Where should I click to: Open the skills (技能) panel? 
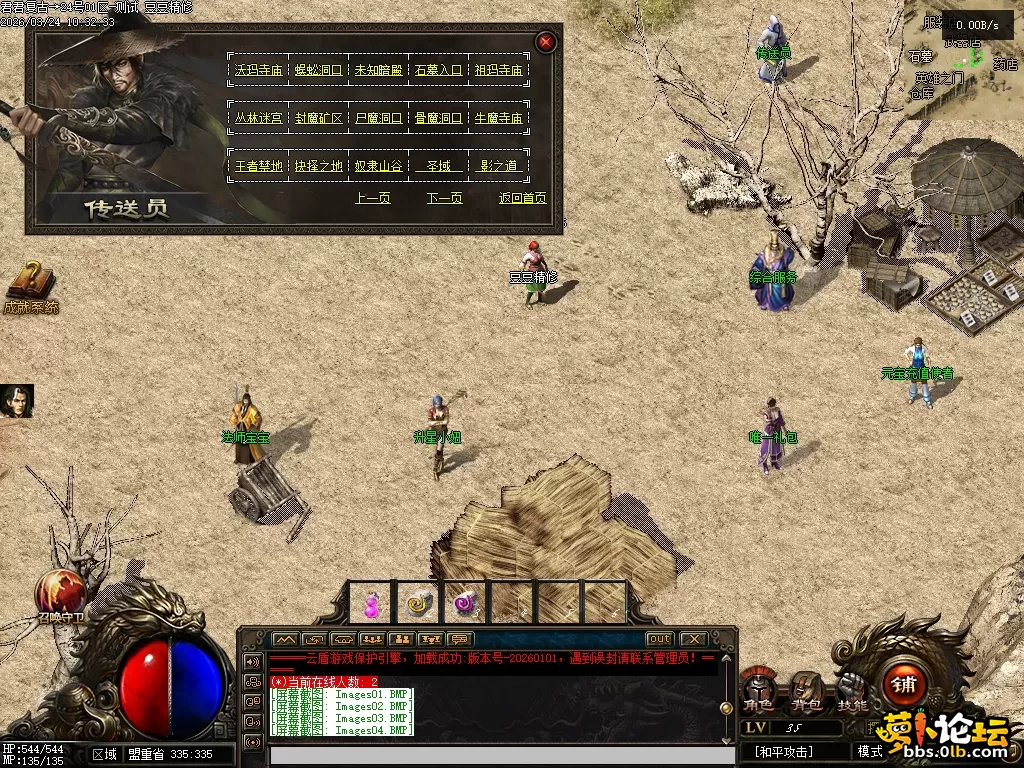[x=852, y=689]
